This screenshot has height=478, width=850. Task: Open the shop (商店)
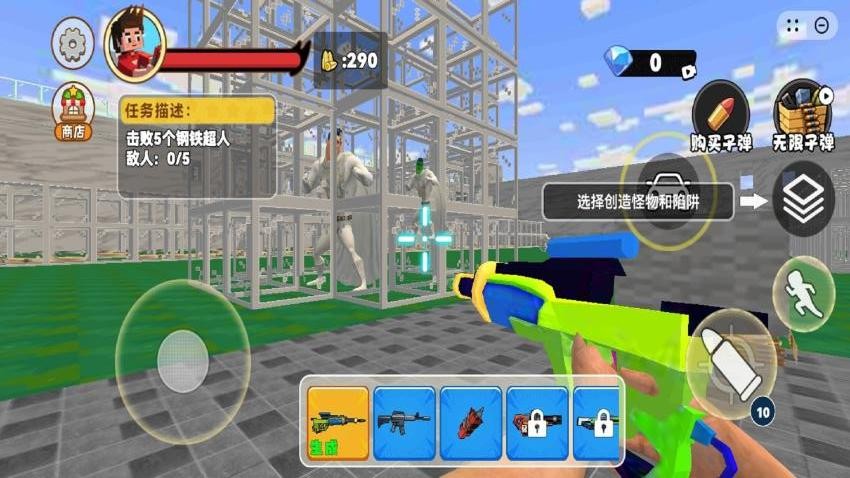pyautogui.click(x=73, y=110)
